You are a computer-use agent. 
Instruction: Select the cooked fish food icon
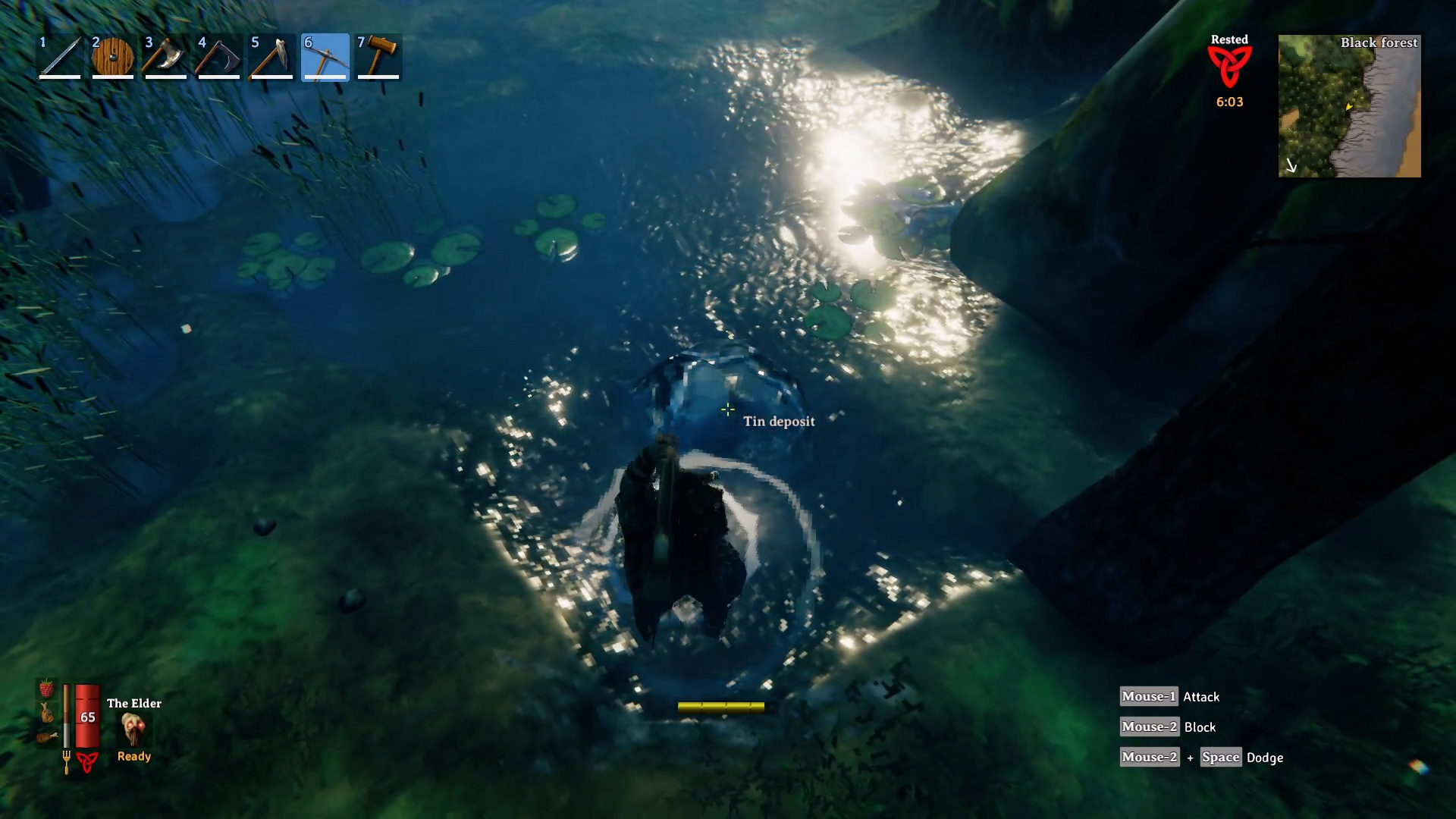pos(47,713)
